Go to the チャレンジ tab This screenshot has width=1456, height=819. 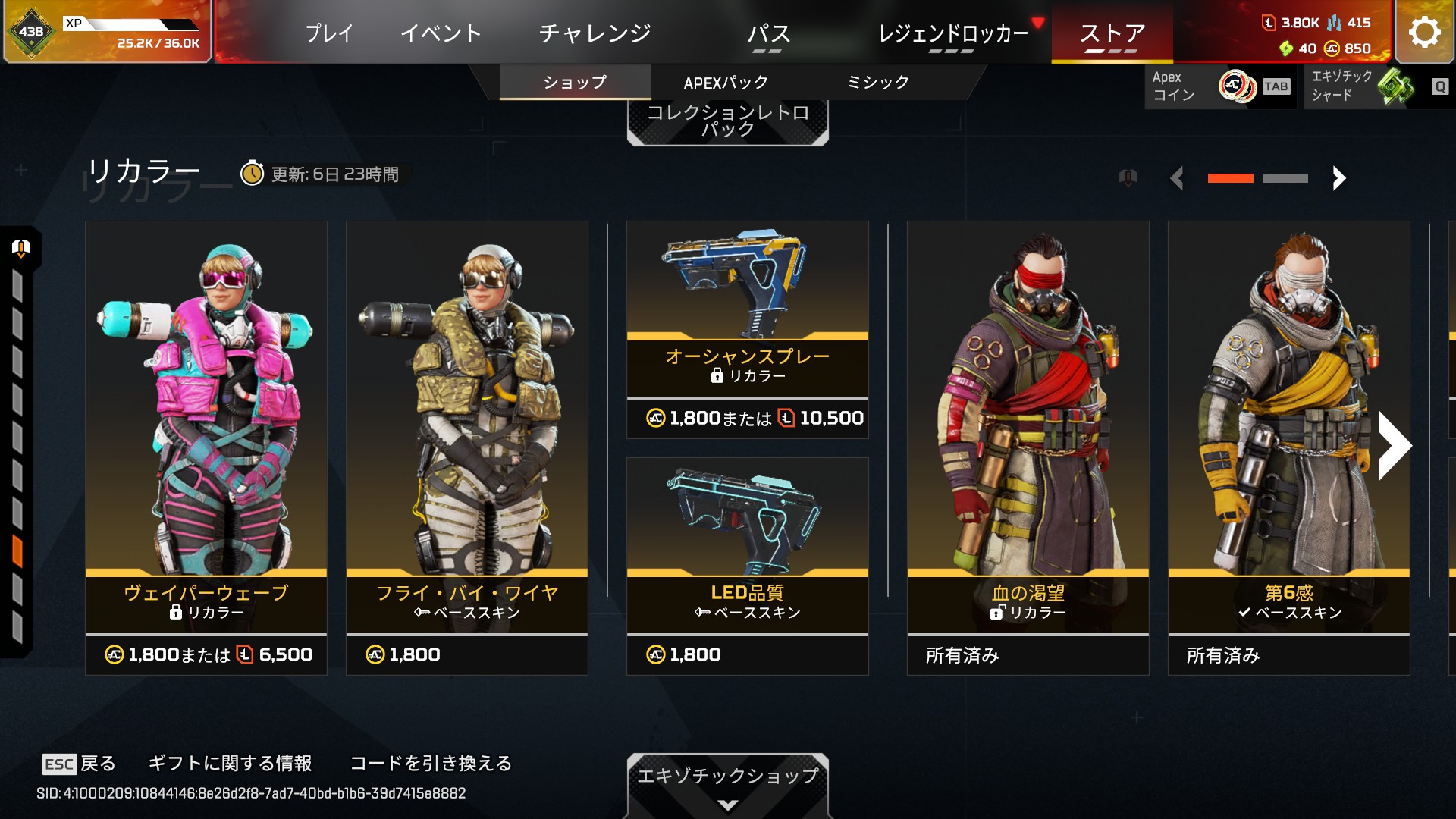[595, 33]
